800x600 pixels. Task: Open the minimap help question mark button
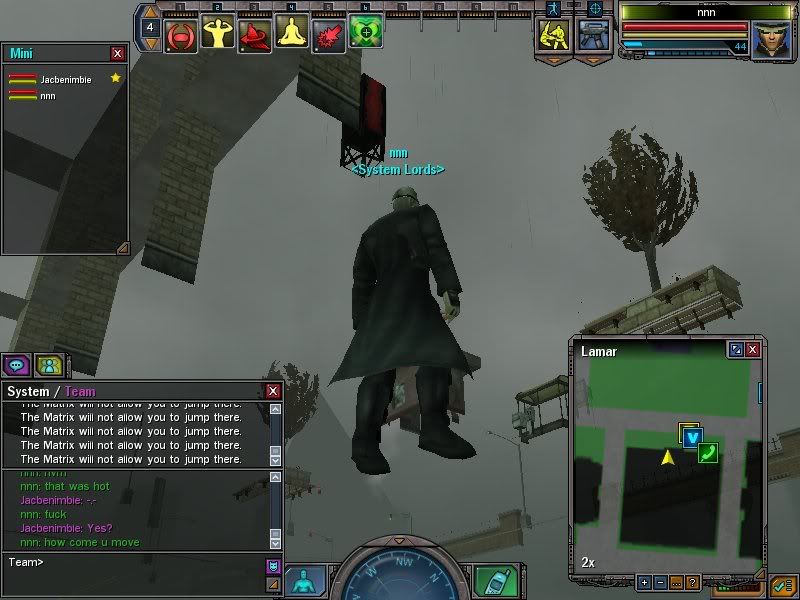coord(692,582)
